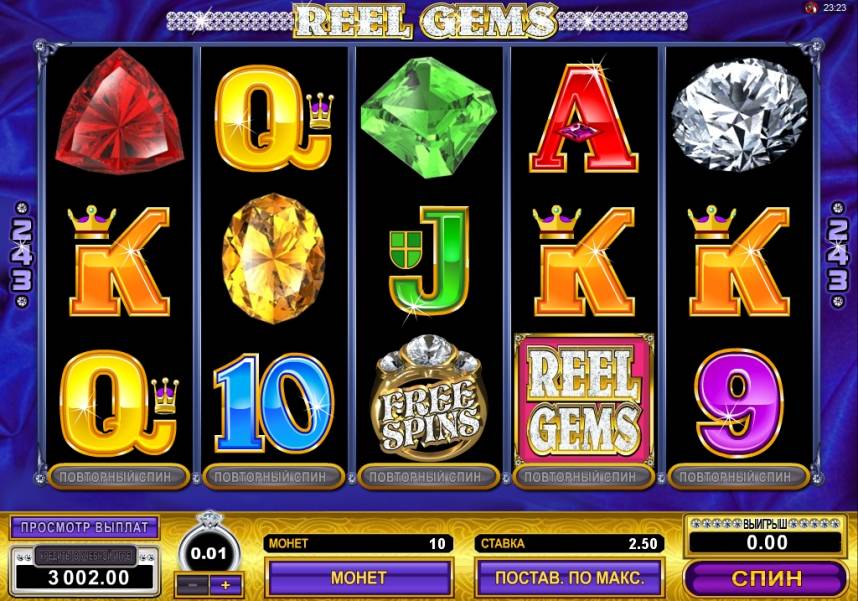Viewport: 858px width, 601px height.
Task: Spin the reels with the СПИН button
Action: click(x=765, y=578)
